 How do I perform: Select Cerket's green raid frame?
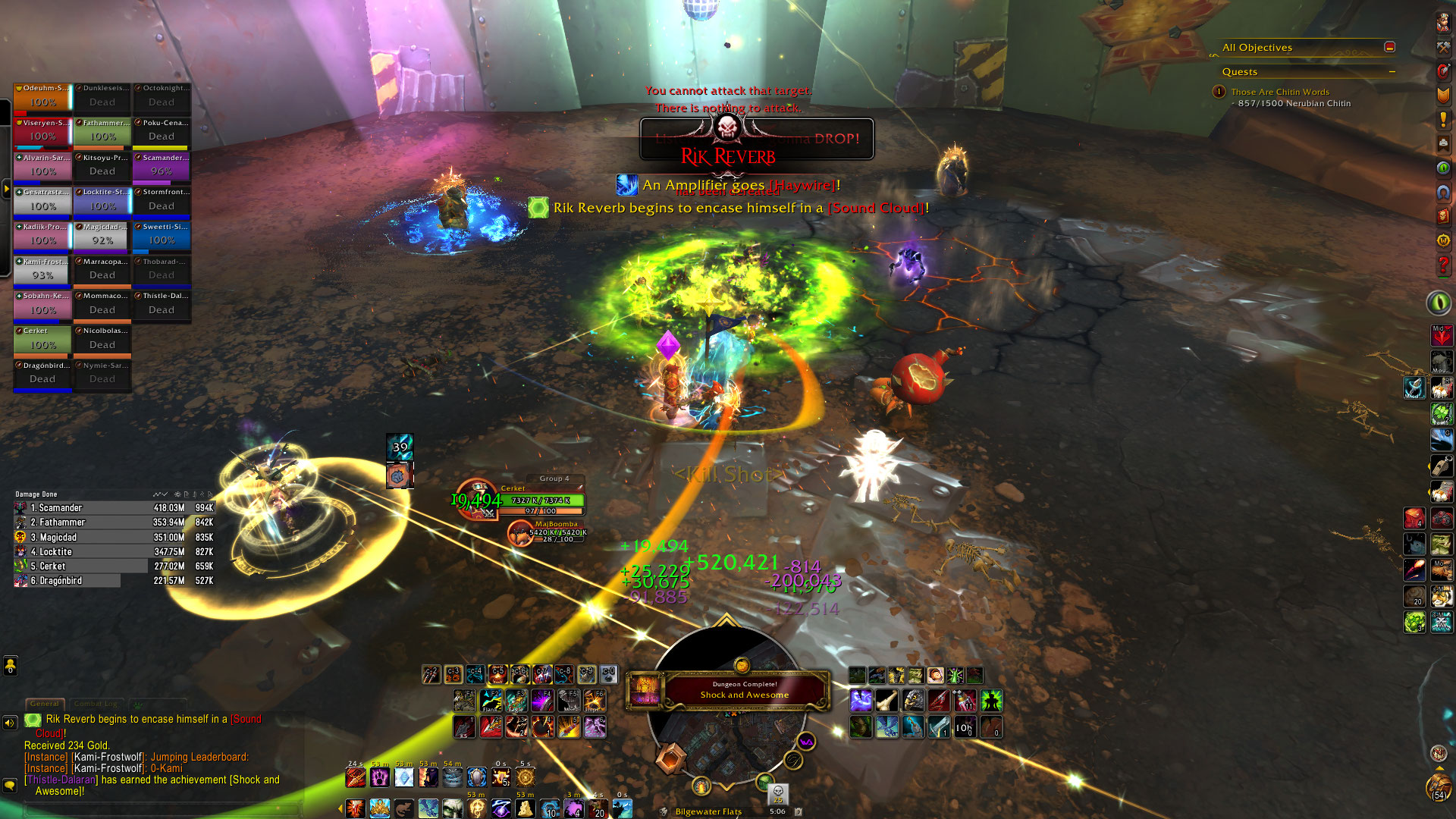pyautogui.click(x=42, y=340)
